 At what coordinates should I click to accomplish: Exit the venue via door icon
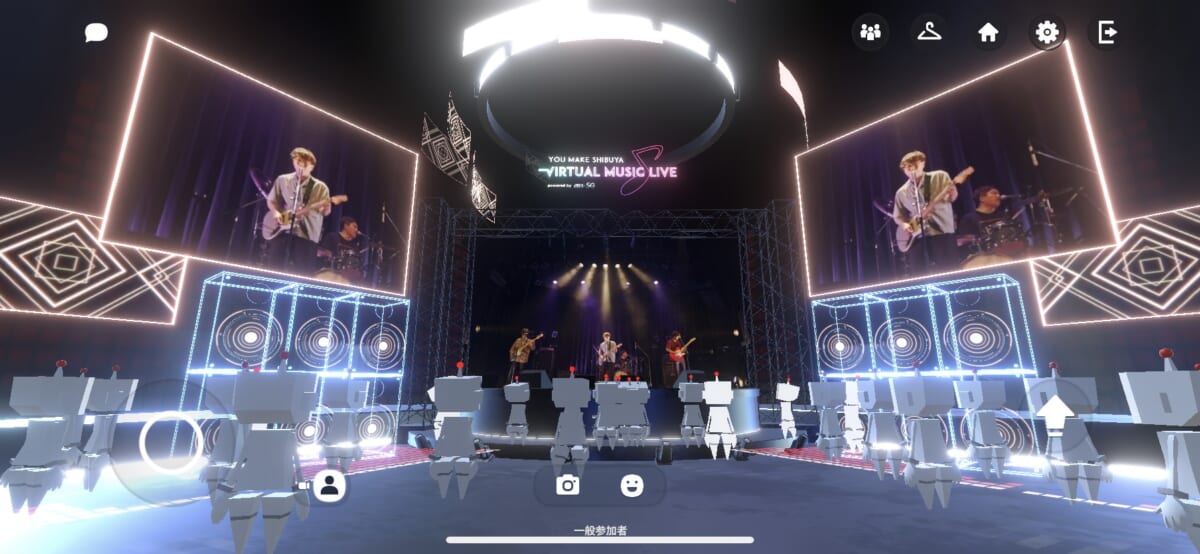1106,33
